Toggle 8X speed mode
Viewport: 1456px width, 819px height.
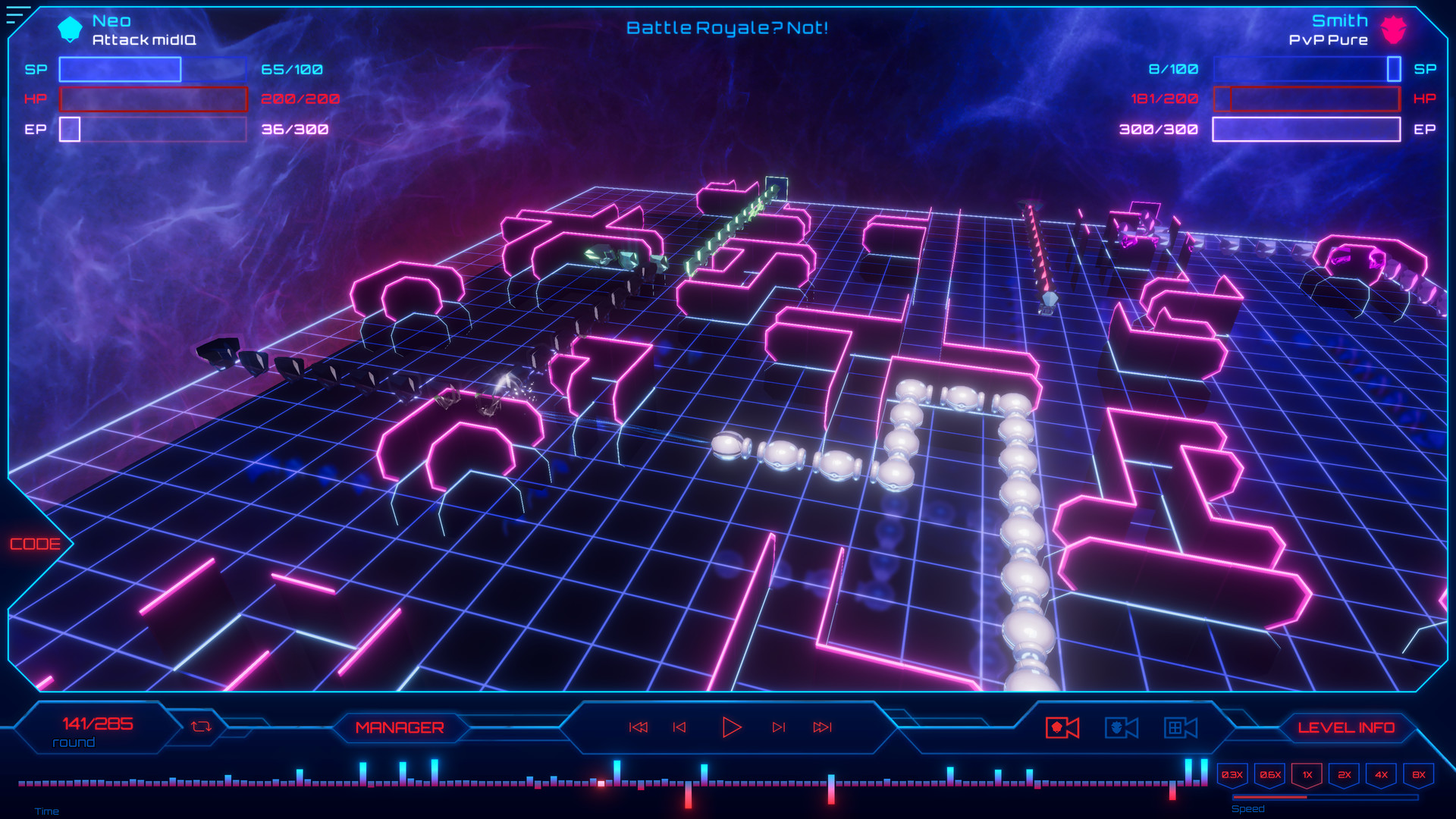click(1420, 775)
